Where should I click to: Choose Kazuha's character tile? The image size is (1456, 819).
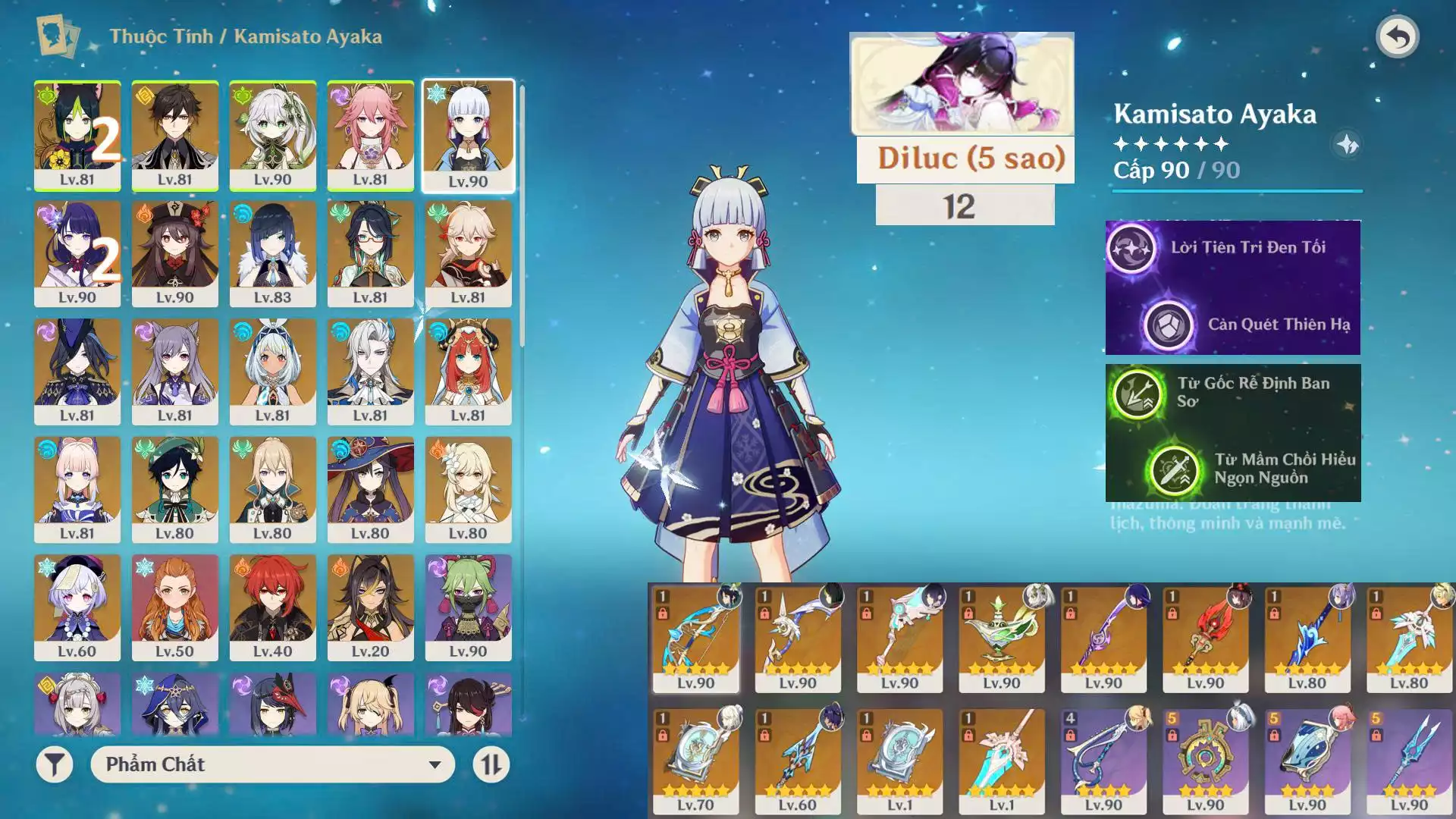click(x=468, y=253)
